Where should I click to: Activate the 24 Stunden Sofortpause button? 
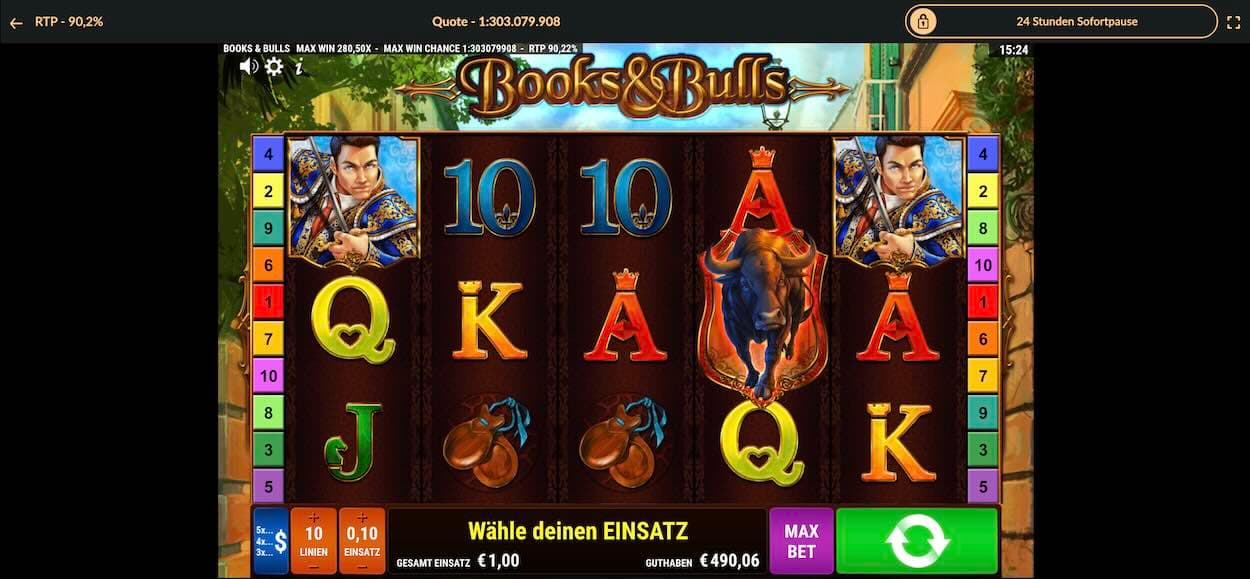click(1061, 21)
